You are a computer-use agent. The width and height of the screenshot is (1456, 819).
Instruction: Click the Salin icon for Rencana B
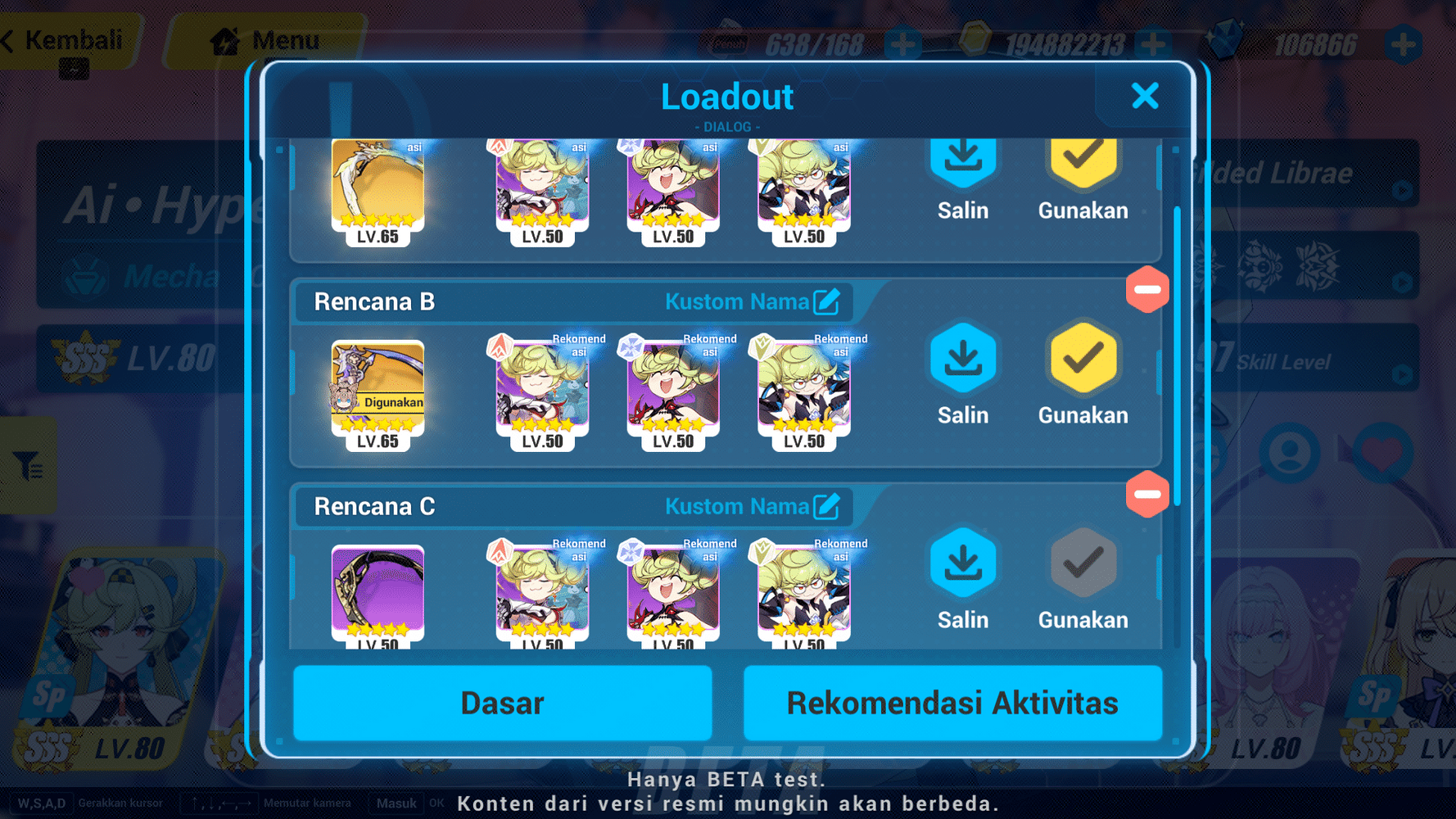(963, 358)
